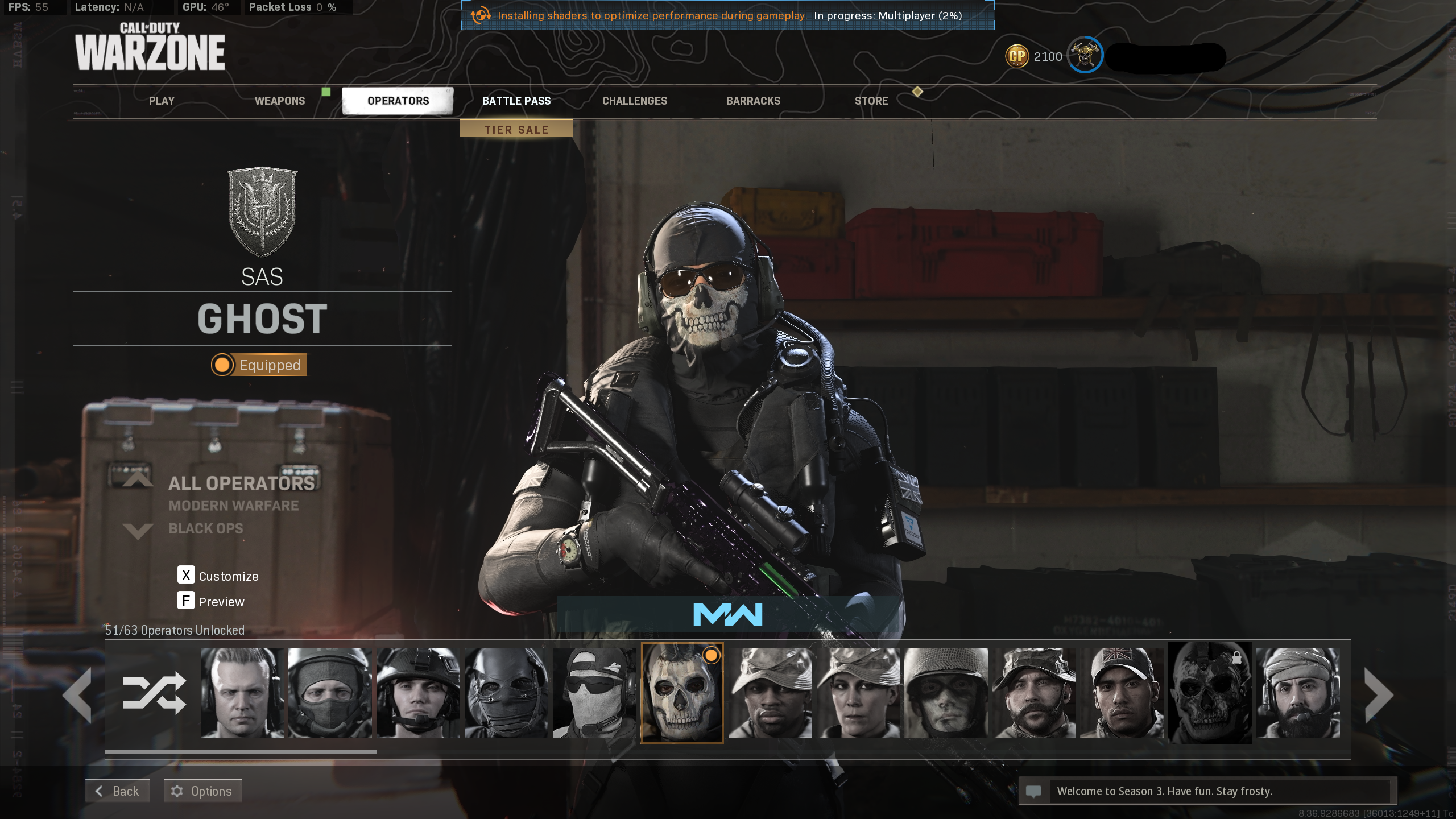Image resolution: width=1456 pixels, height=819 pixels.
Task: Select the shuffle random operator tile
Action: click(x=154, y=693)
